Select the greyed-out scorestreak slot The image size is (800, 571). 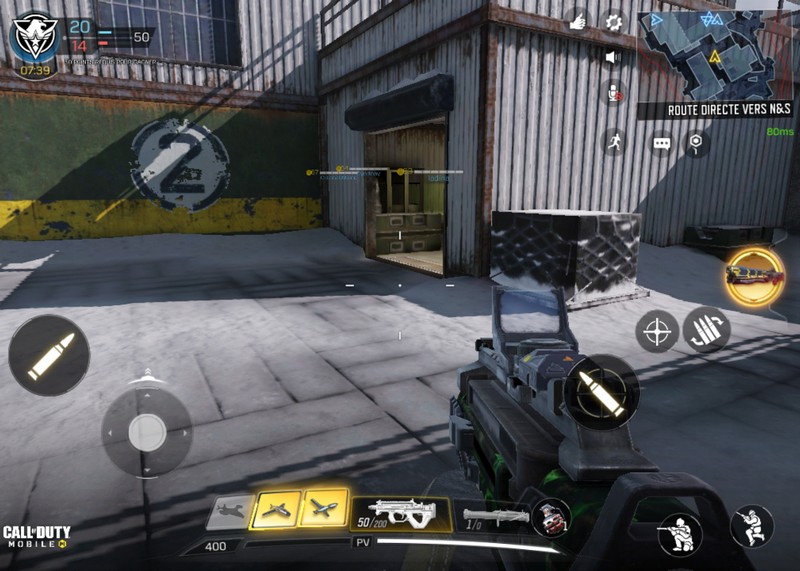[x=230, y=511]
